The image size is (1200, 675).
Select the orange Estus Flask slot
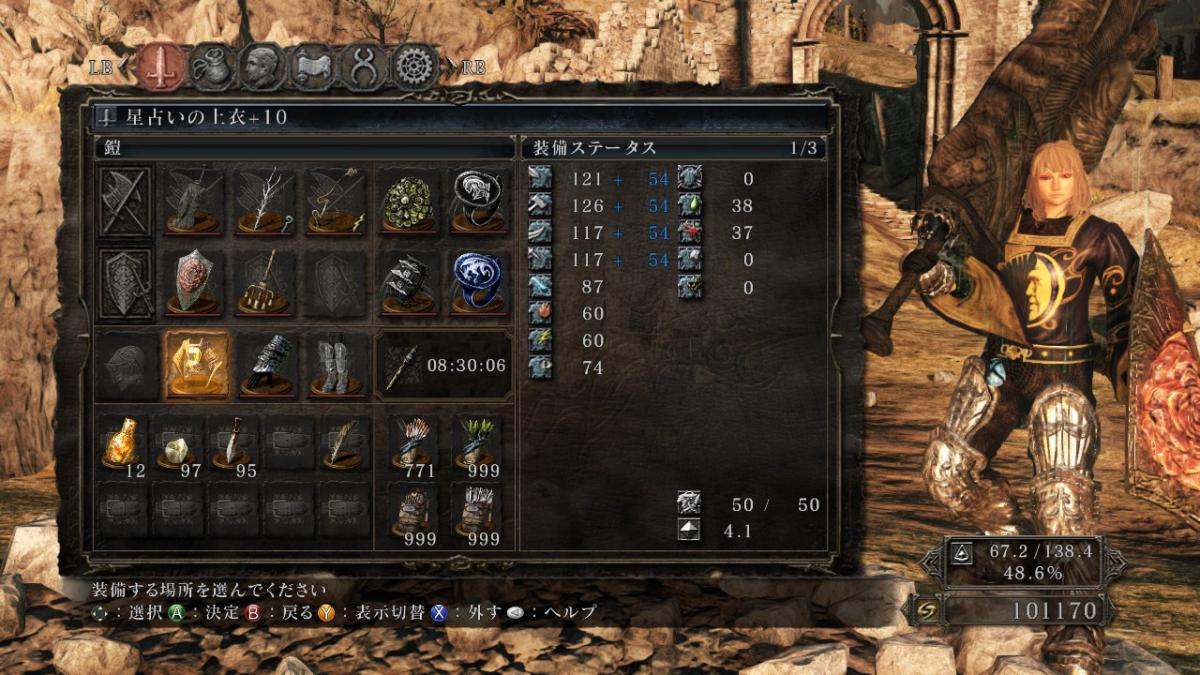click(x=123, y=443)
